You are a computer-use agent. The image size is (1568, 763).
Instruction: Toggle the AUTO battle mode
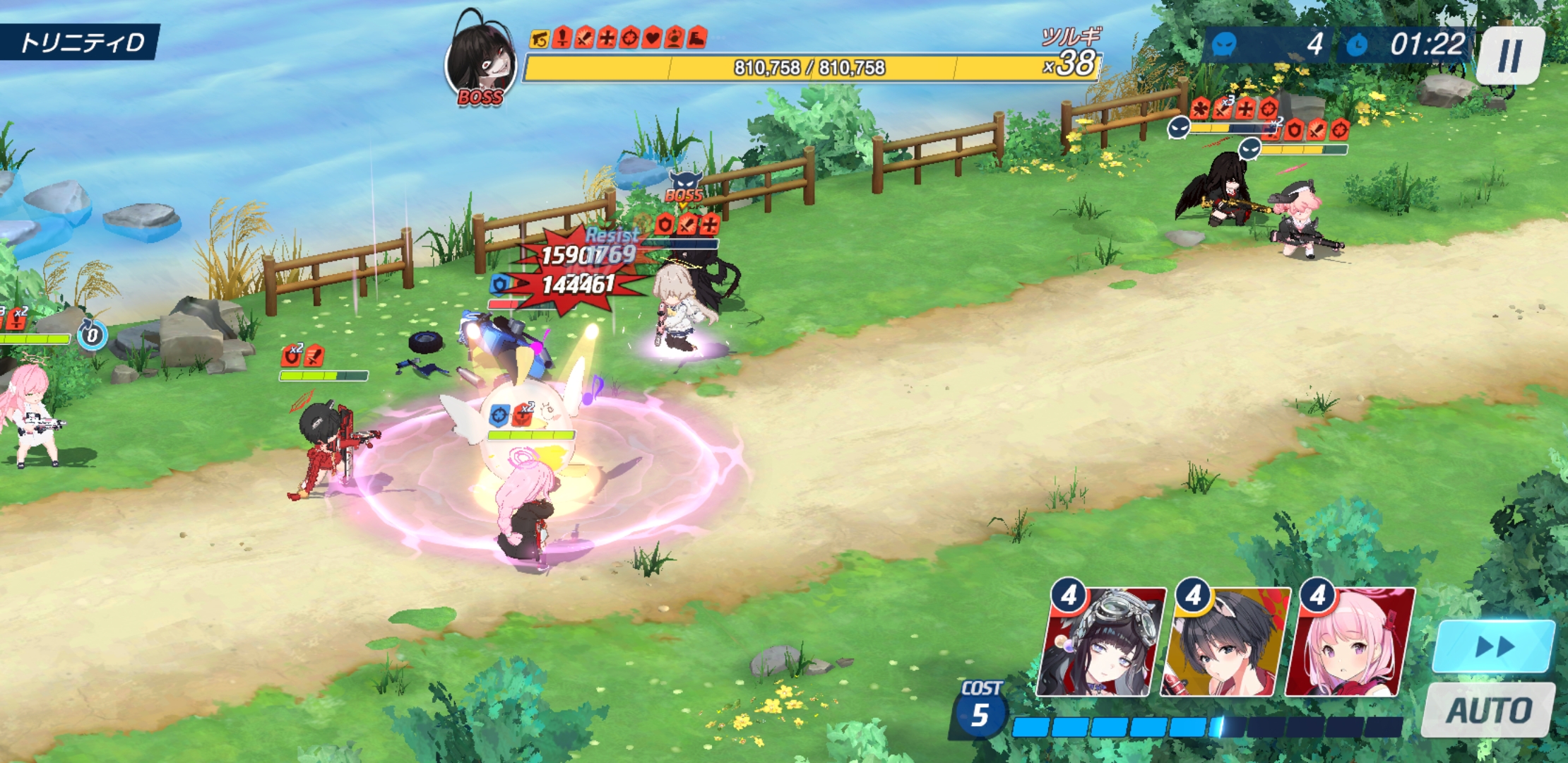click(x=1489, y=709)
